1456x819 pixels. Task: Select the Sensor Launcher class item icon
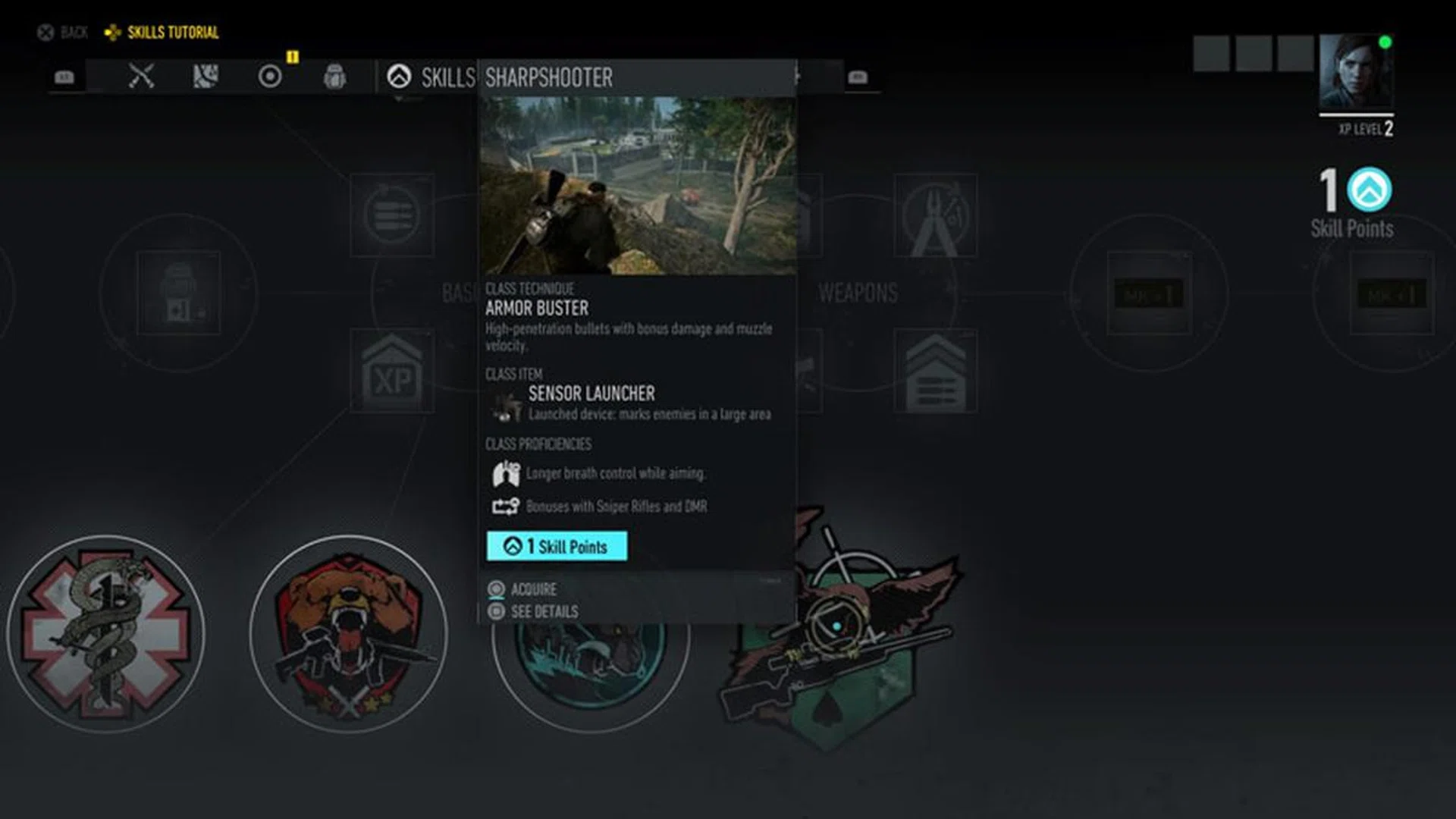point(504,407)
